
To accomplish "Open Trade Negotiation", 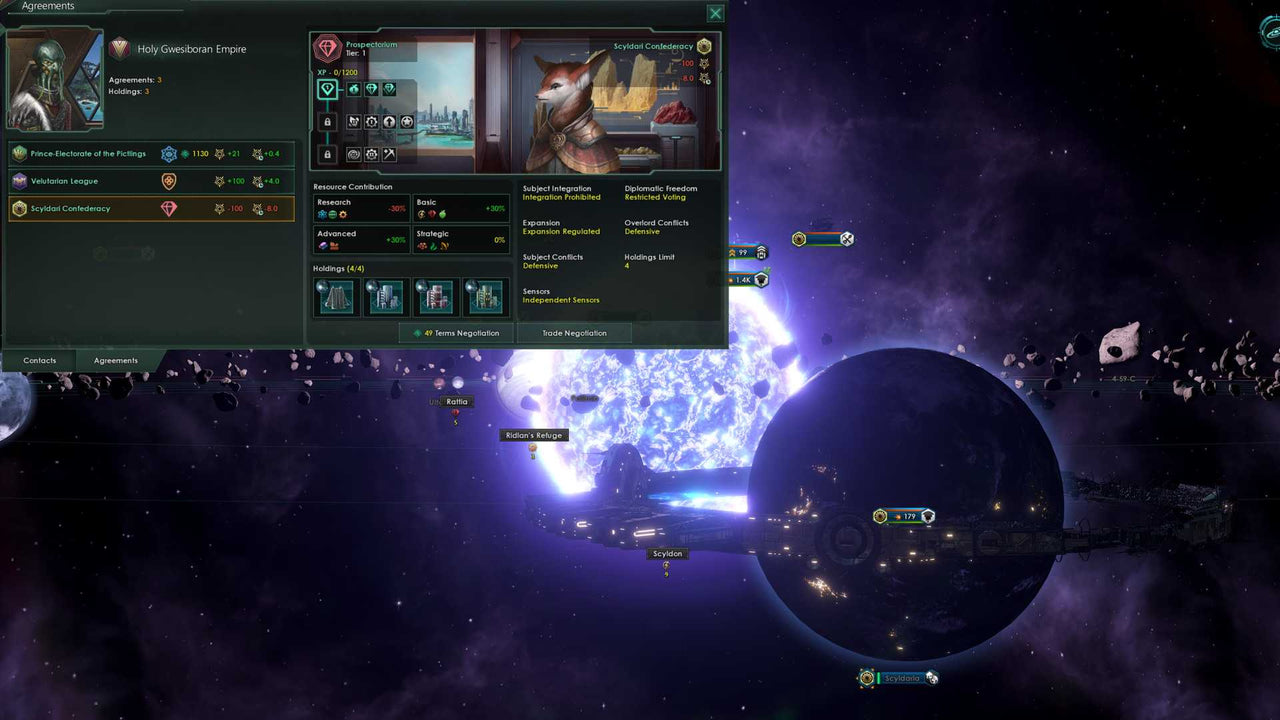I will [574, 332].
